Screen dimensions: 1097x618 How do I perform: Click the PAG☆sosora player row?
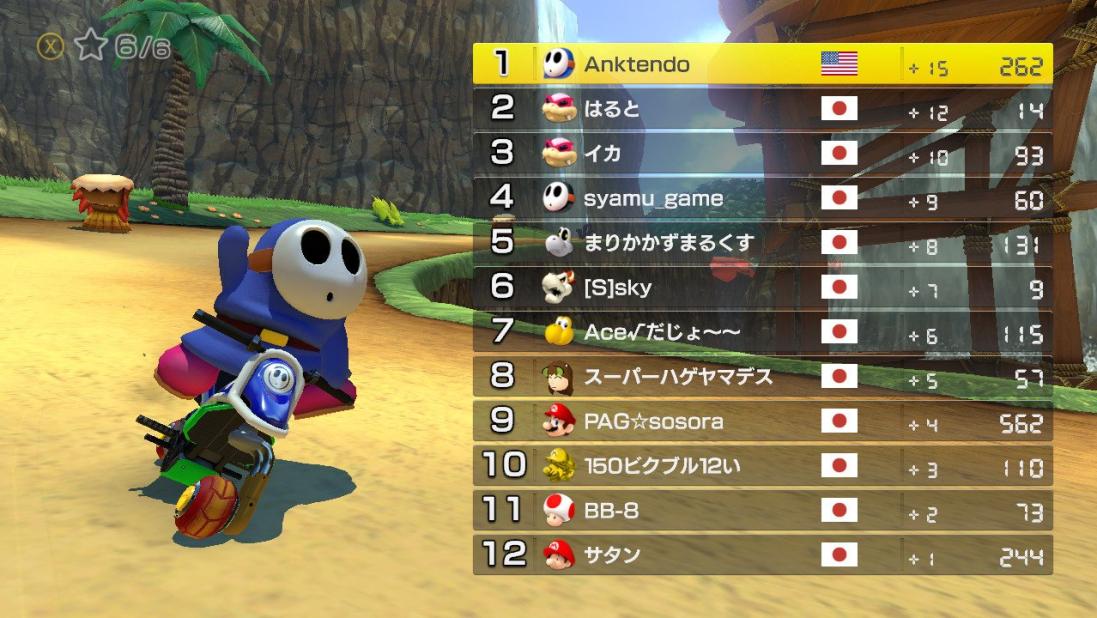tap(762, 421)
